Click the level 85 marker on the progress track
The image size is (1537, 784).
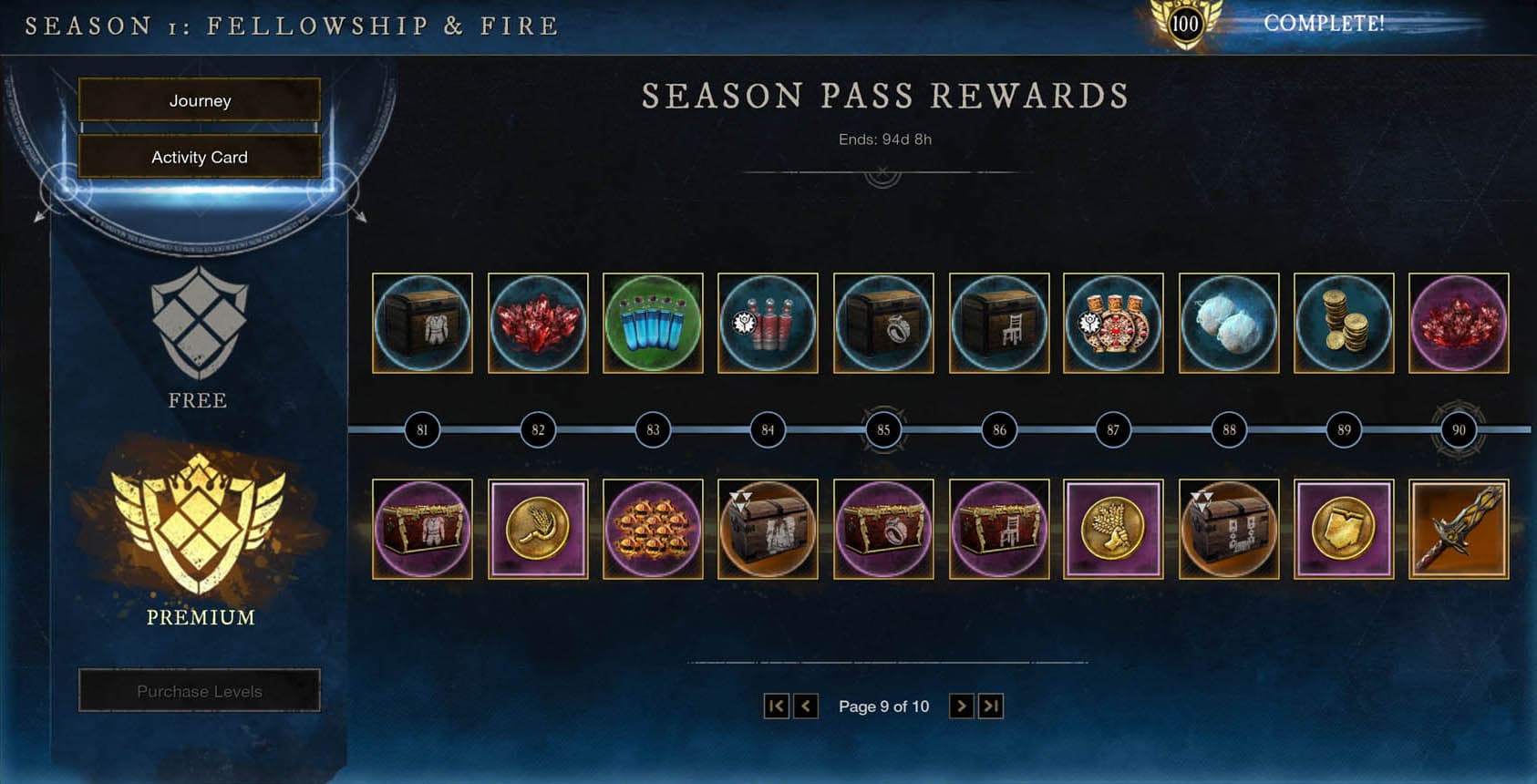click(882, 428)
